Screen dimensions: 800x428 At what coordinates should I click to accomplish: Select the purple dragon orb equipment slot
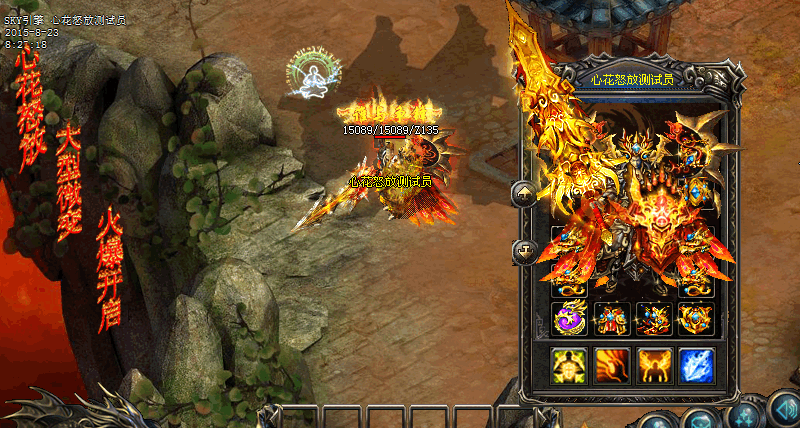coord(569,318)
